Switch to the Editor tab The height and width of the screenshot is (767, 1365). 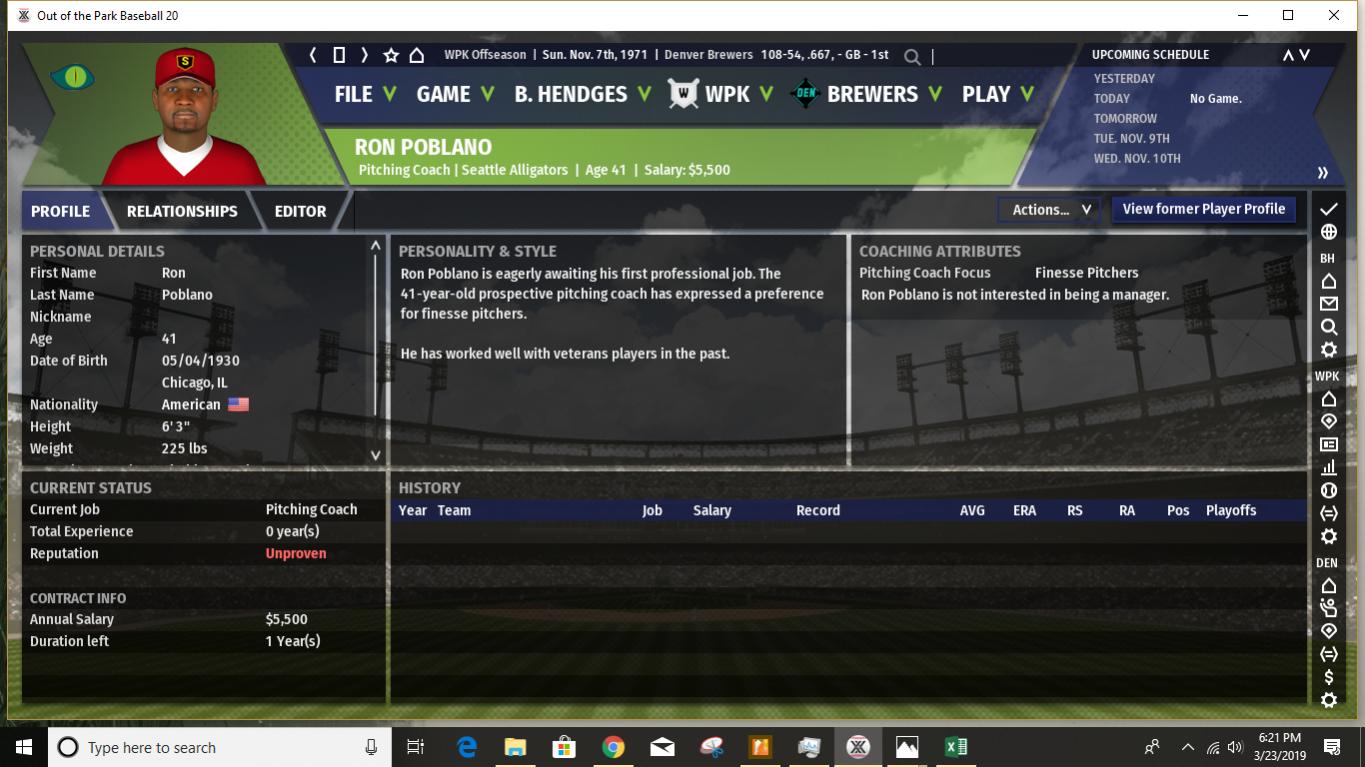[x=300, y=211]
